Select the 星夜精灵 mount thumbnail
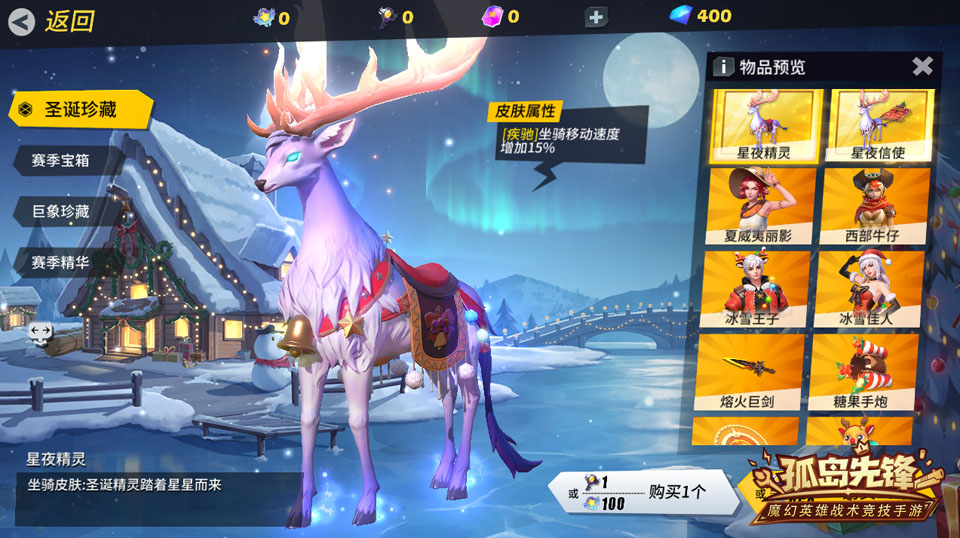The width and height of the screenshot is (960, 538). (766, 126)
